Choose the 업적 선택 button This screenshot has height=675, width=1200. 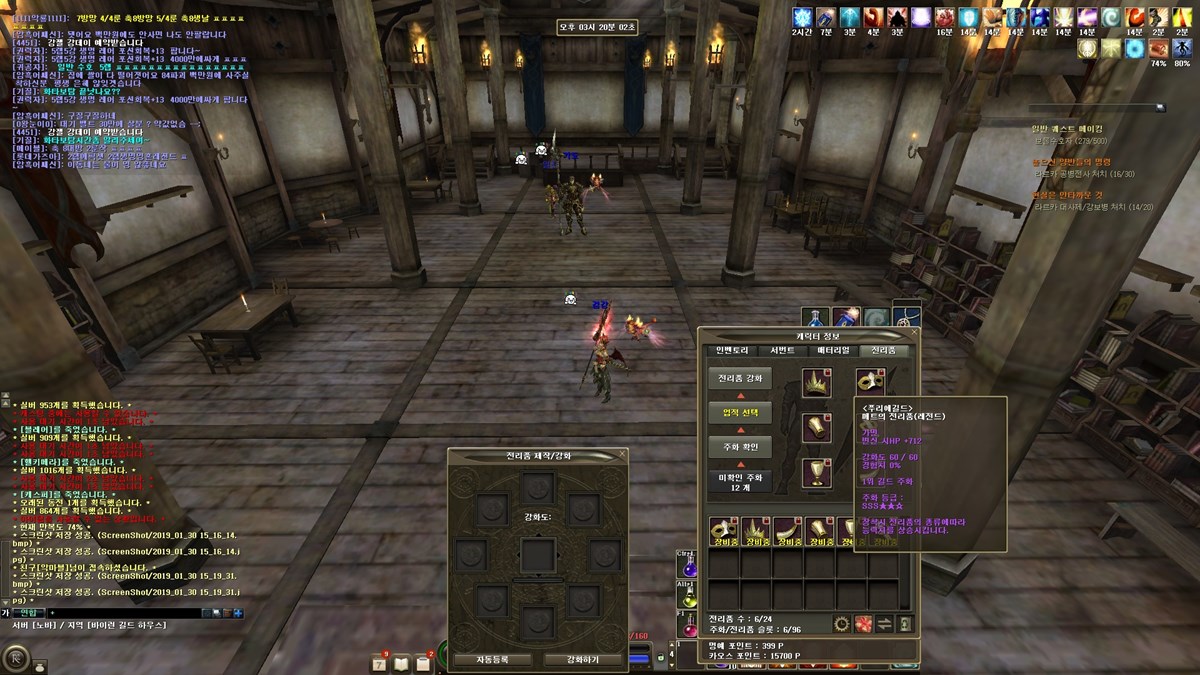click(x=740, y=413)
